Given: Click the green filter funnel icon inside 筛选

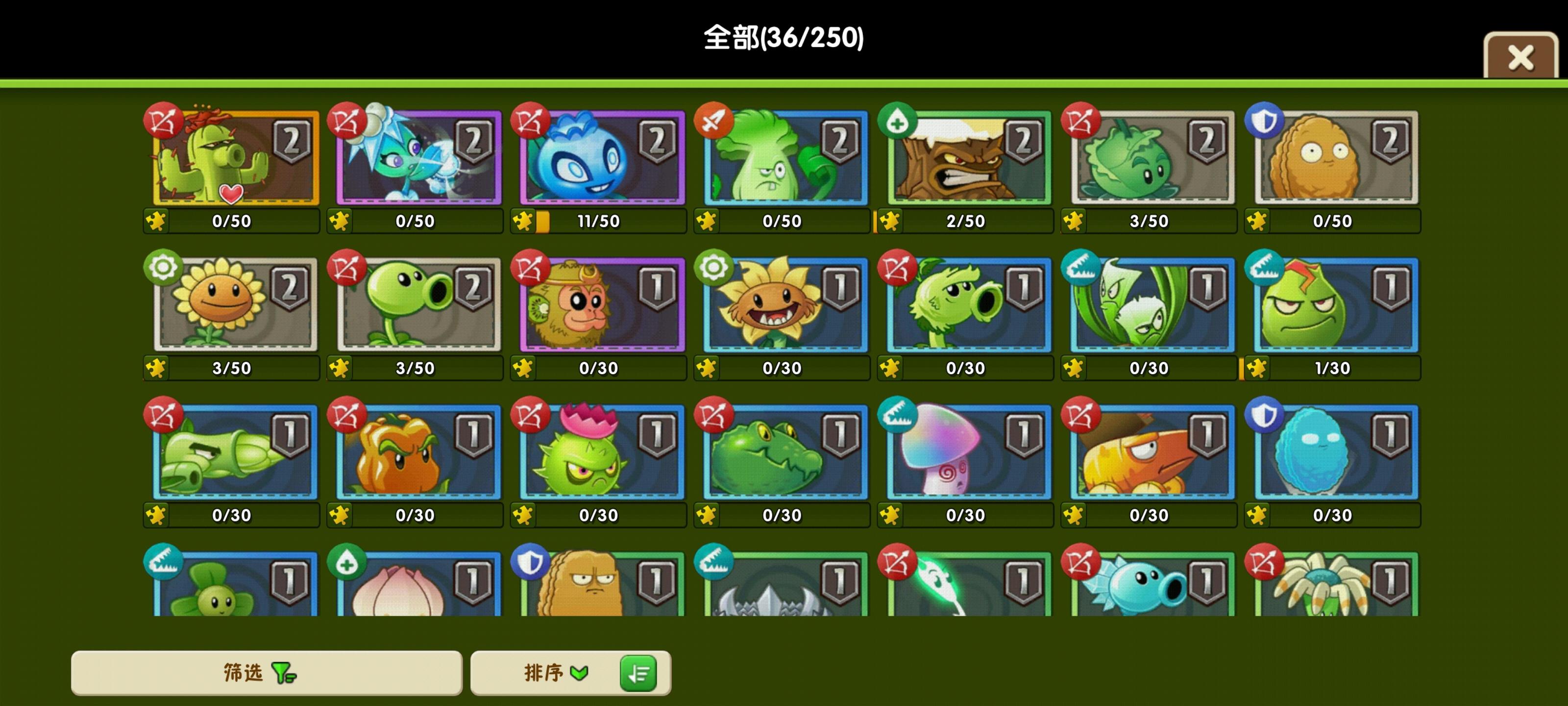Looking at the screenshot, I should coord(283,674).
